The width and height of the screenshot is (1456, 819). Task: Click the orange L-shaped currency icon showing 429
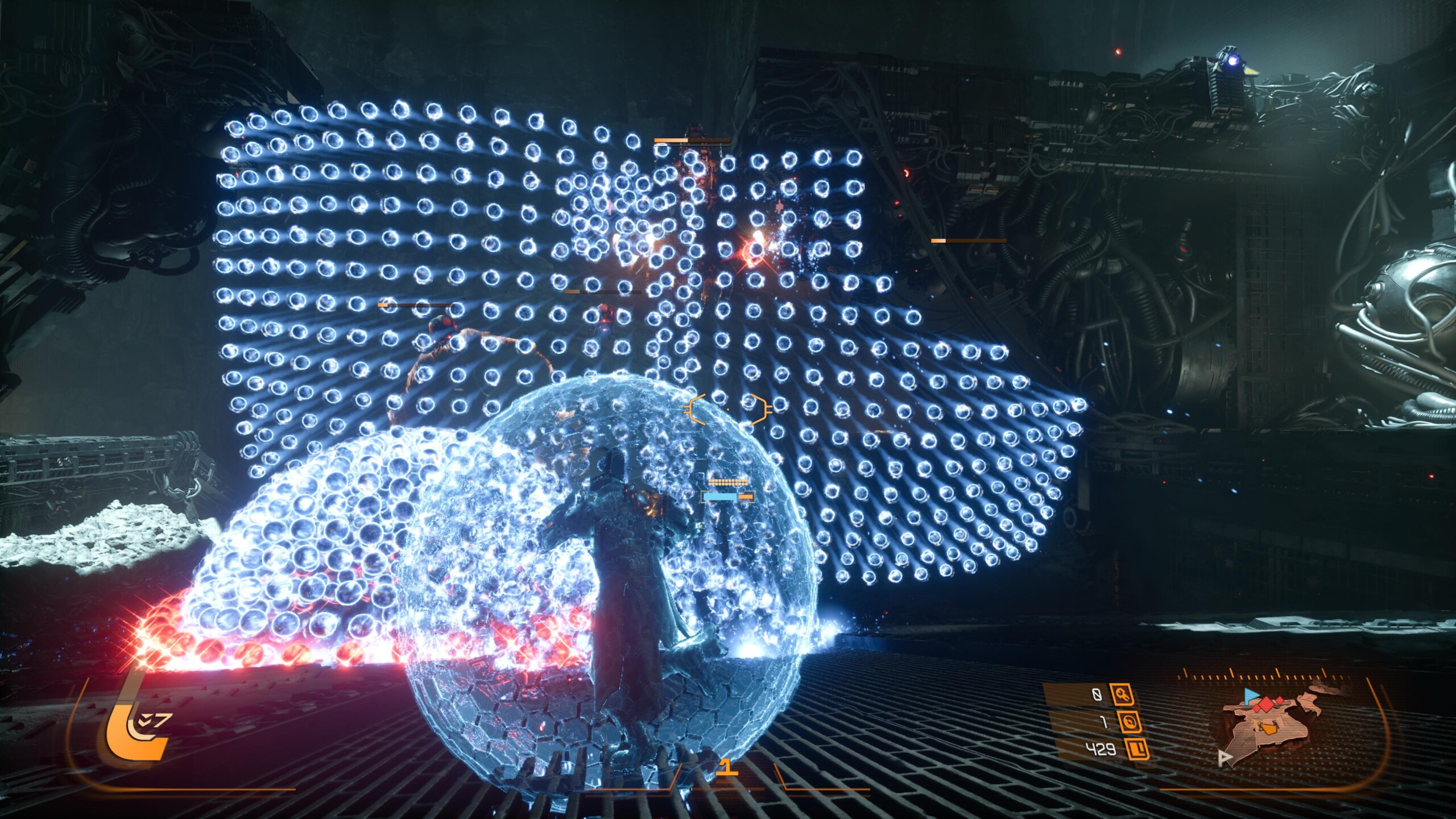click(1136, 749)
